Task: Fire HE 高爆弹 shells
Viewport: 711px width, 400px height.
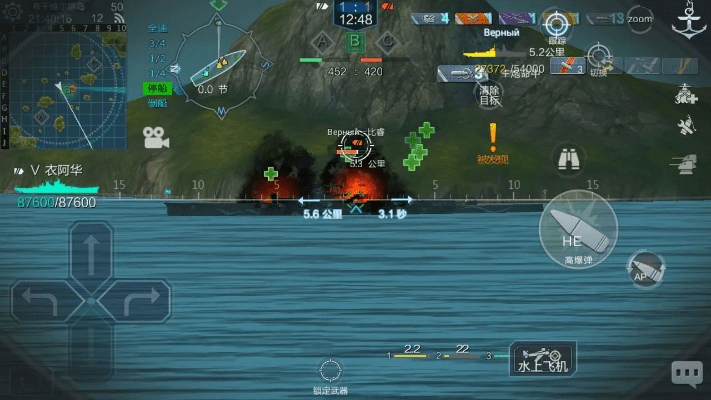Action: point(572,227)
